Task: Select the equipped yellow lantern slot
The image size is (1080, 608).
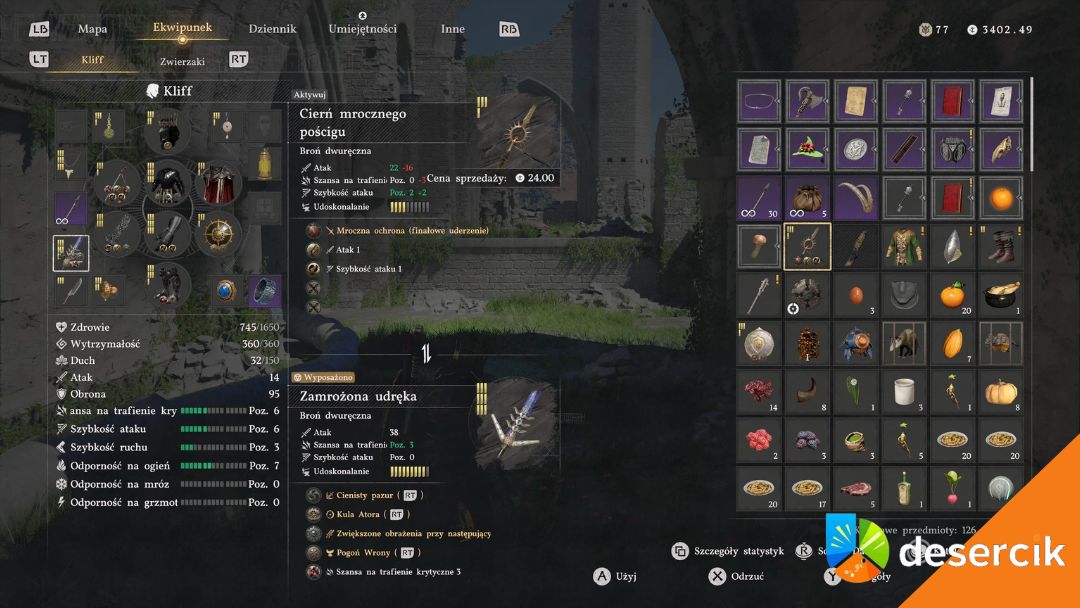Action: (264, 160)
